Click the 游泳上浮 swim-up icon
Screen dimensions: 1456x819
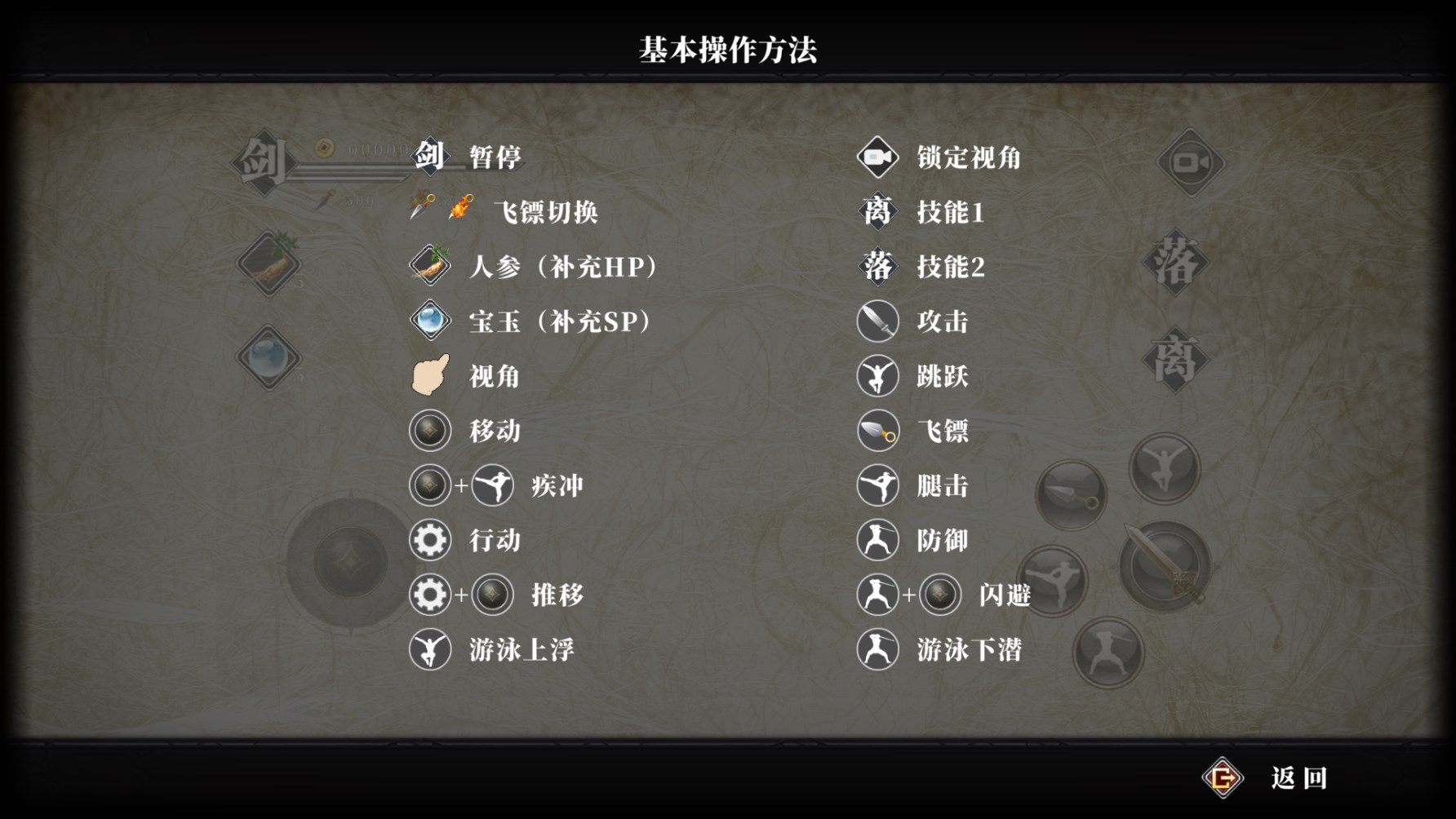point(429,649)
